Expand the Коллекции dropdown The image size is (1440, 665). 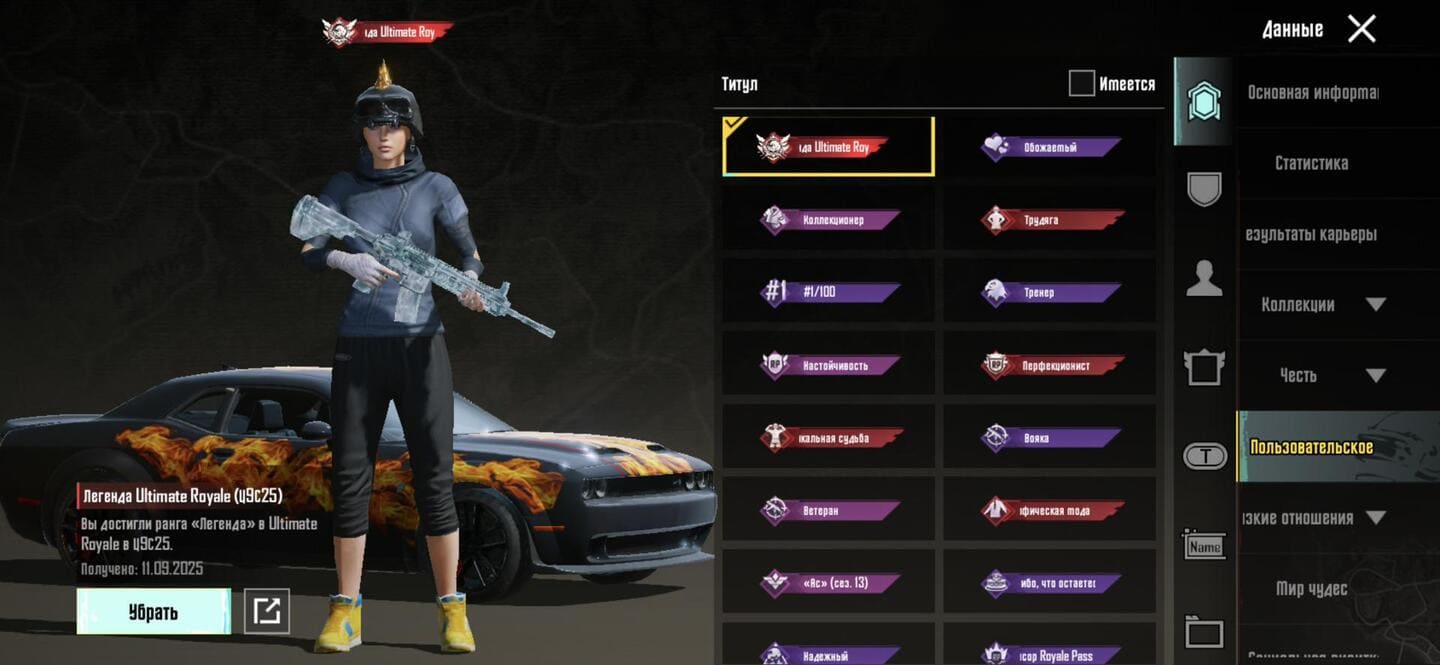pyautogui.click(x=1322, y=305)
